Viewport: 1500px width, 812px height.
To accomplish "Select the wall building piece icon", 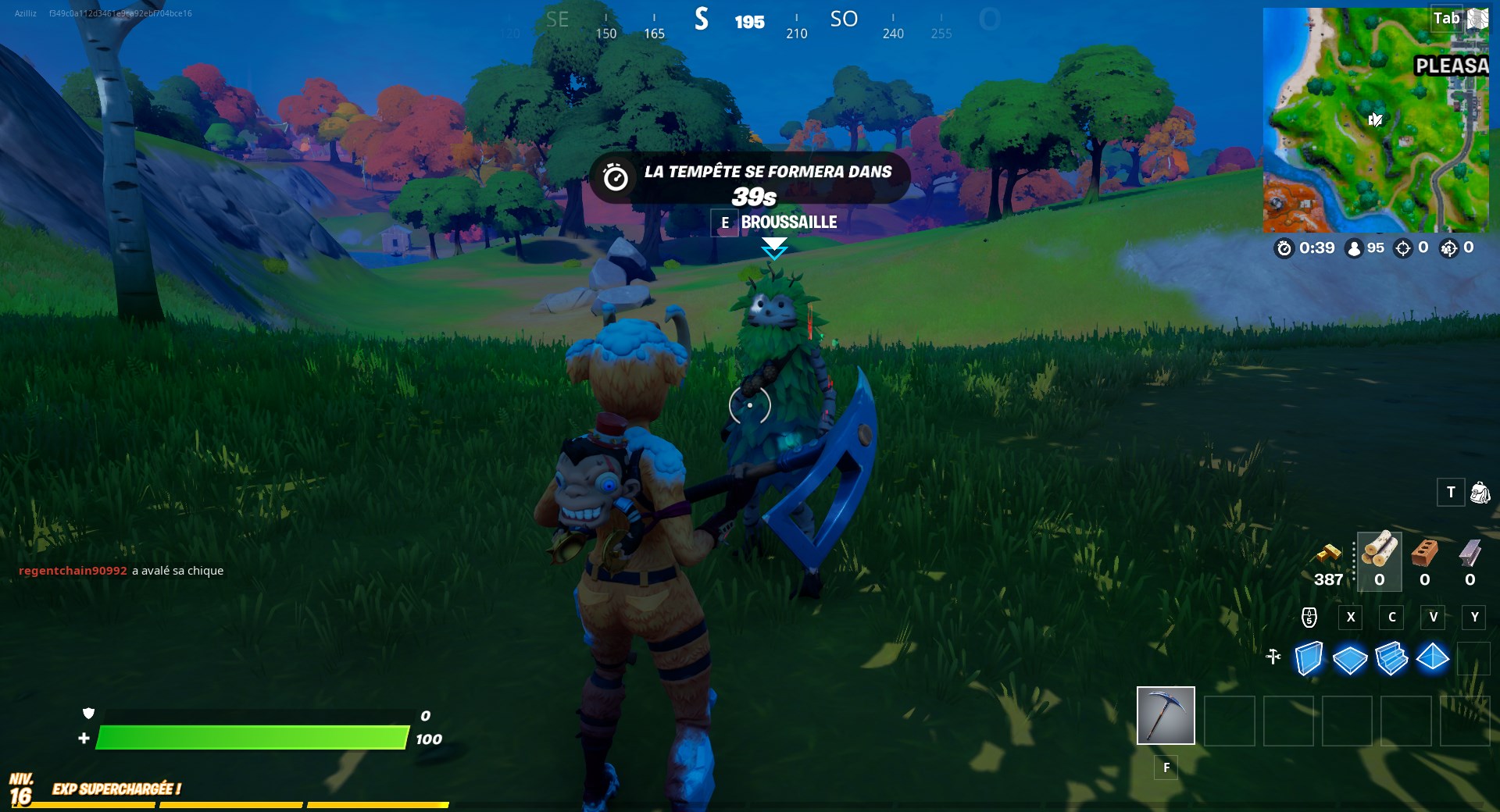I will (1309, 660).
